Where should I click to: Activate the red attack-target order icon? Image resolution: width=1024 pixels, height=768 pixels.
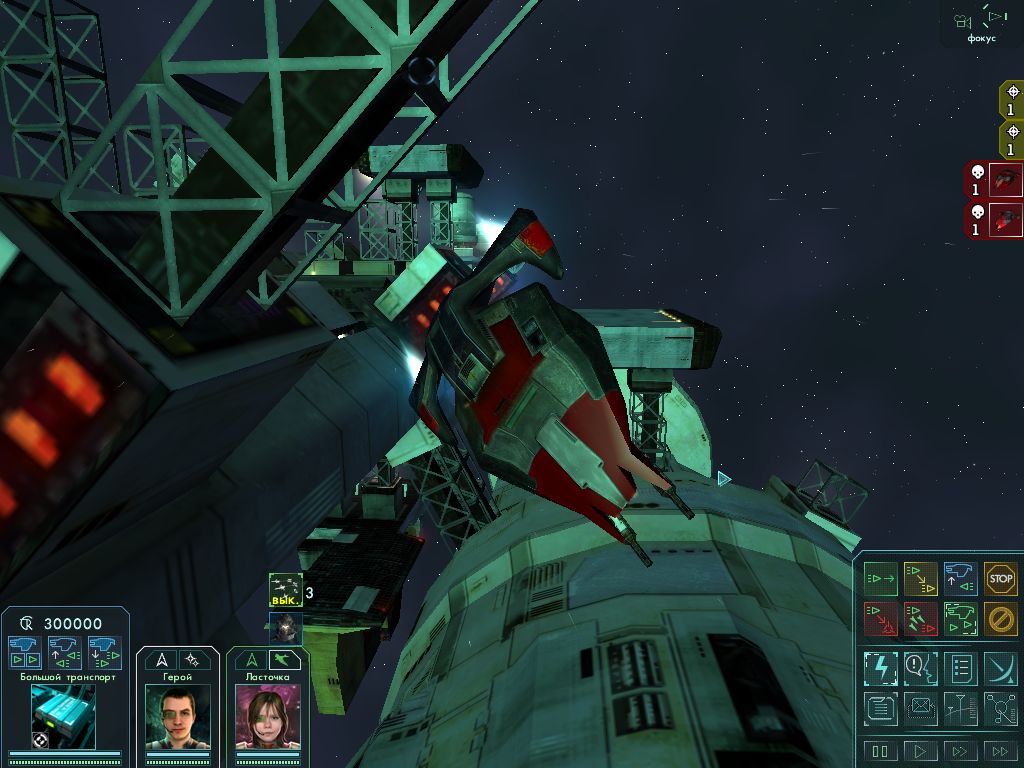[x=879, y=619]
